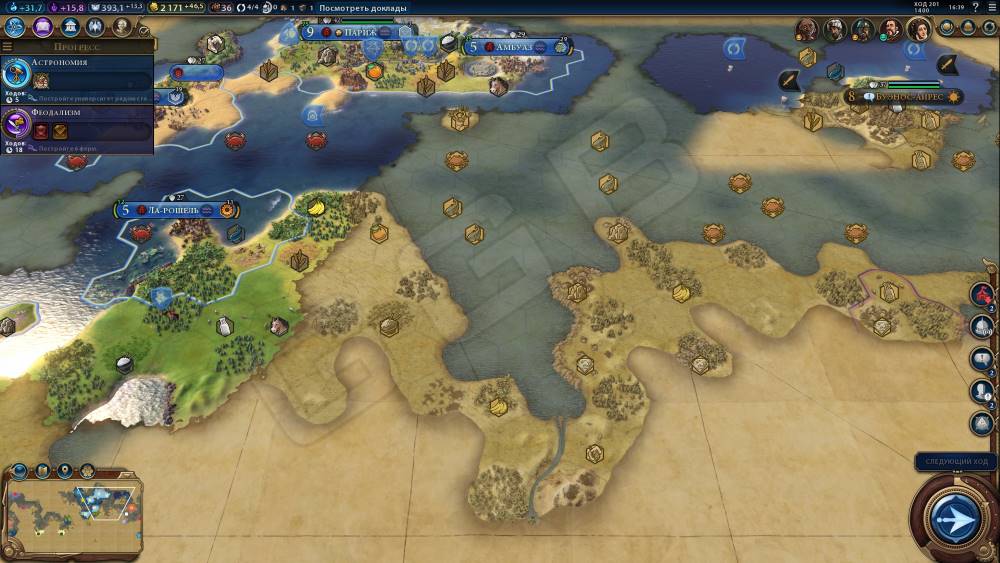Open the government screen icon
Screen dimensions: 1000x563
click(x=70, y=27)
